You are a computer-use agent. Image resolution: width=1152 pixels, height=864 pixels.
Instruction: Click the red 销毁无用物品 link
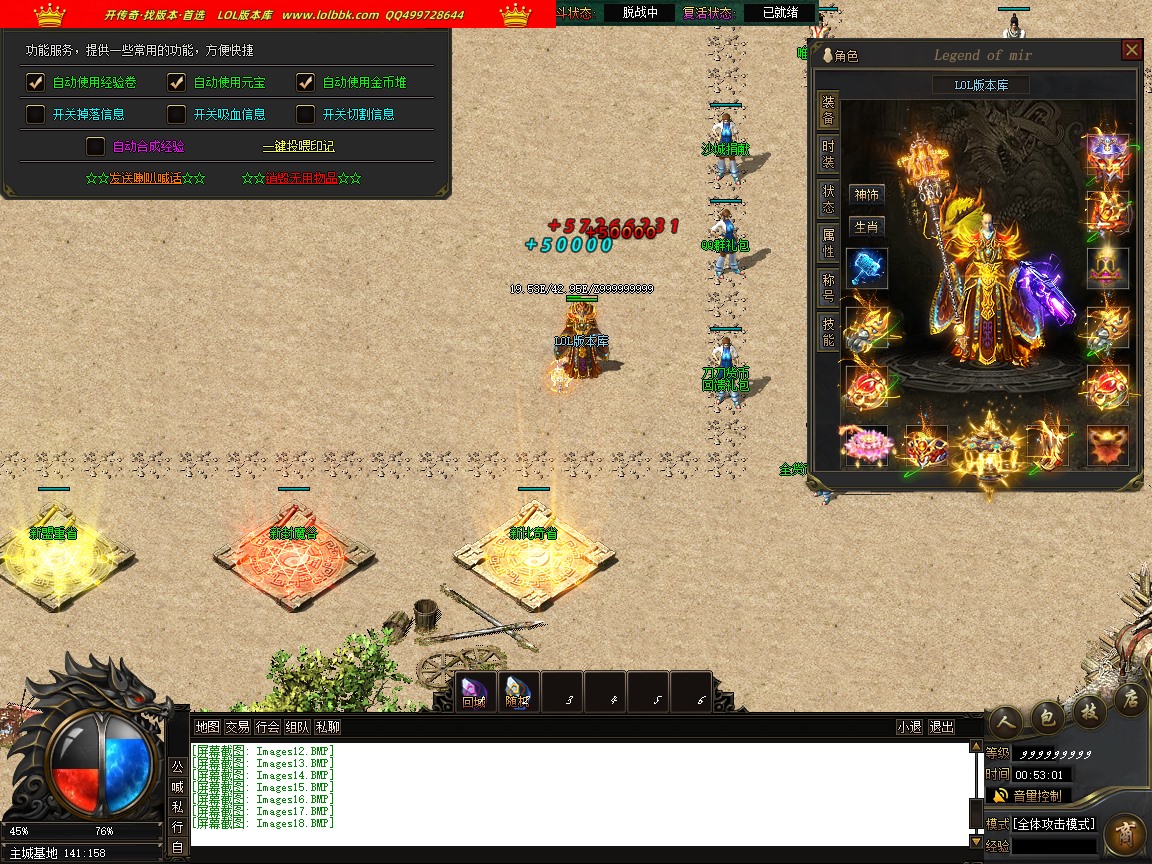pos(301,178)
